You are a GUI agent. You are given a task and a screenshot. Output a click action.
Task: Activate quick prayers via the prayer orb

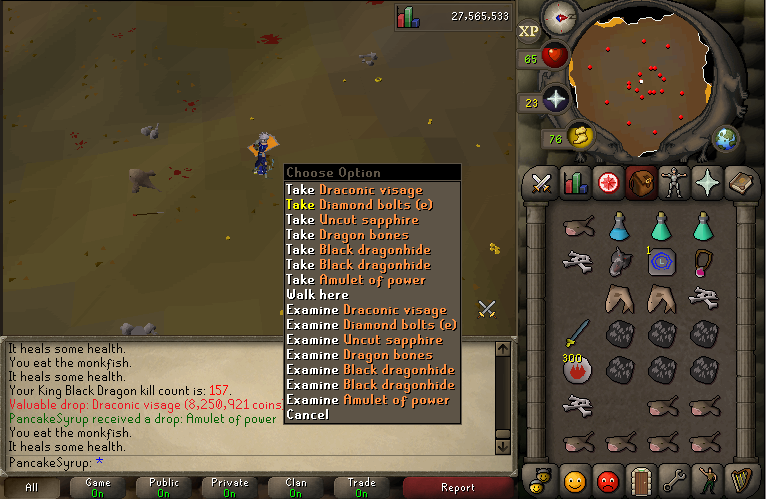(x=554, y=99)
